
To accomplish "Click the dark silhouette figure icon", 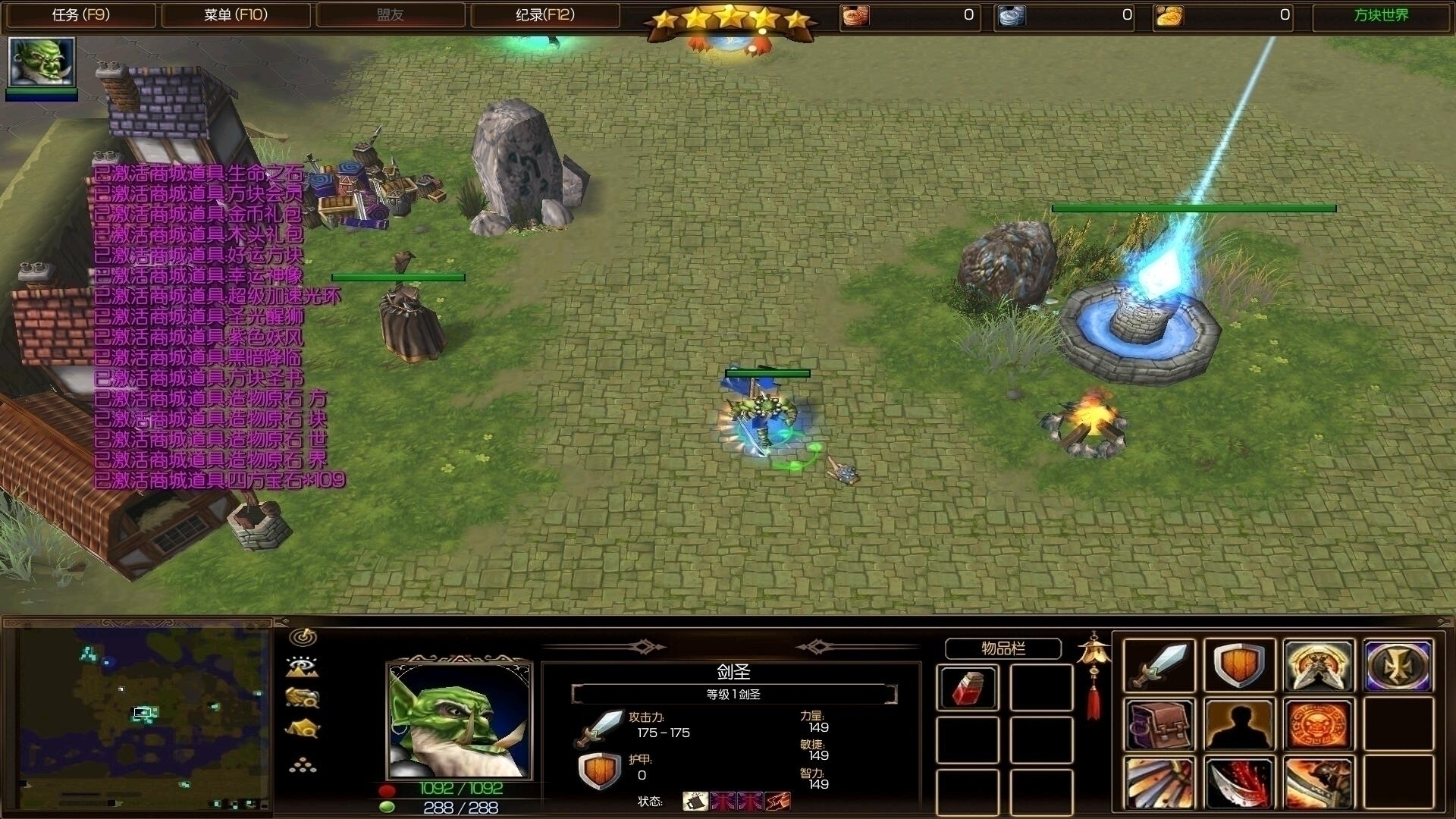I will (1239, 725).
